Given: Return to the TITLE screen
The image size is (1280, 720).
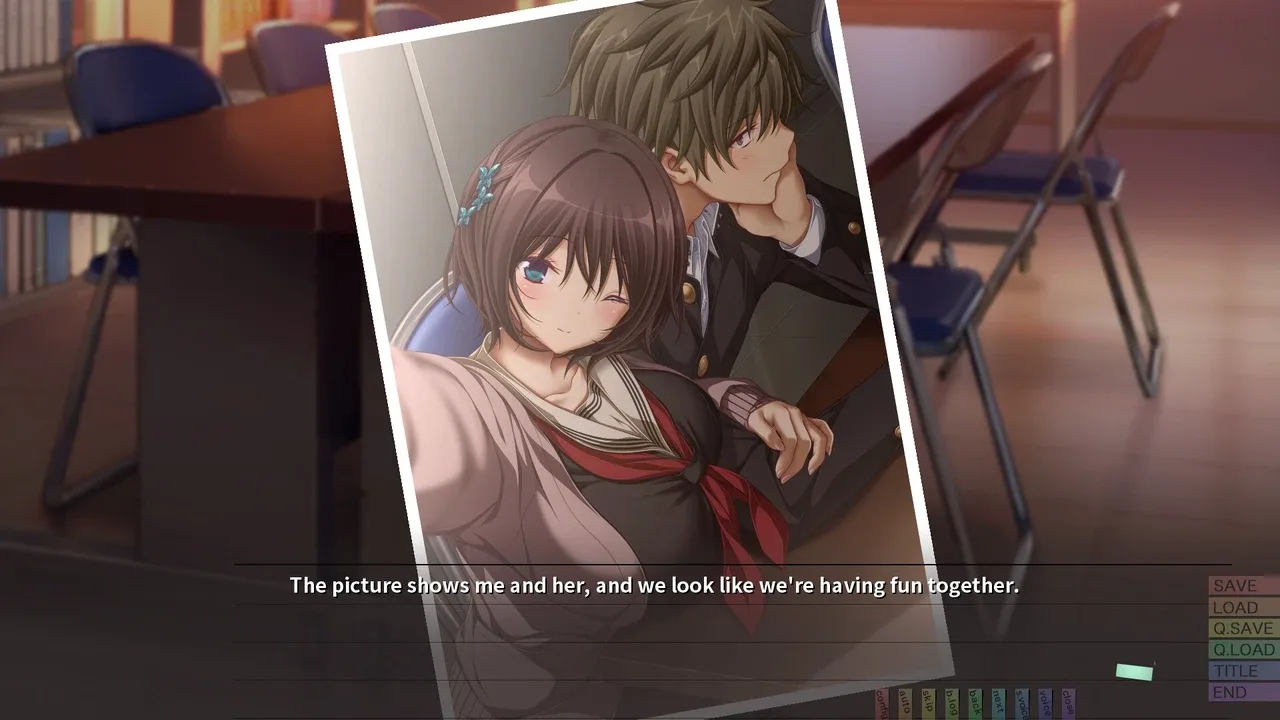Looking at the screenshot, I should pyautogui.click(x=1243, y=671).
